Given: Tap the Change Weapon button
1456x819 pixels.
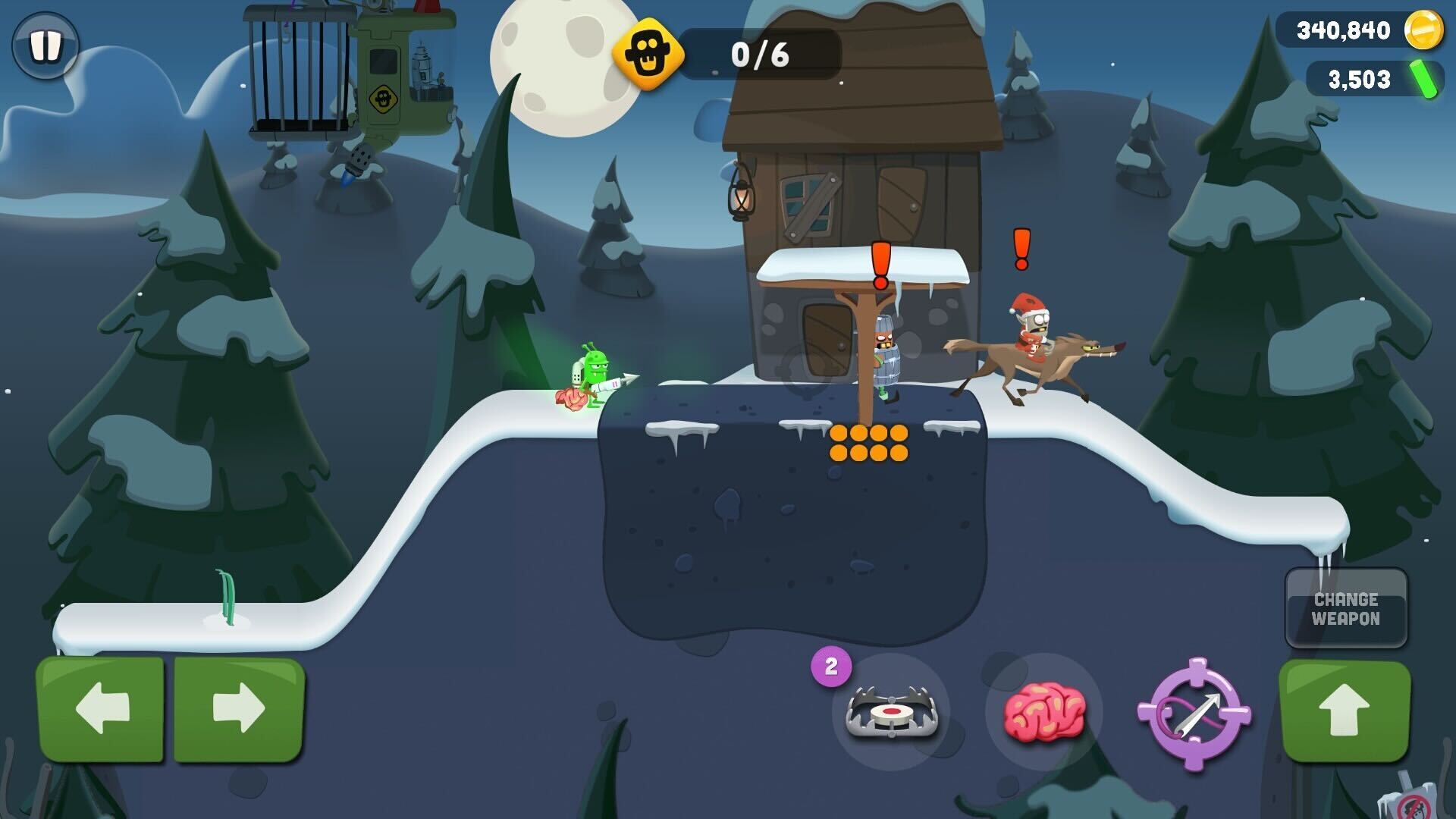Looking at the screenshot, I should (x=1346, y=608).
